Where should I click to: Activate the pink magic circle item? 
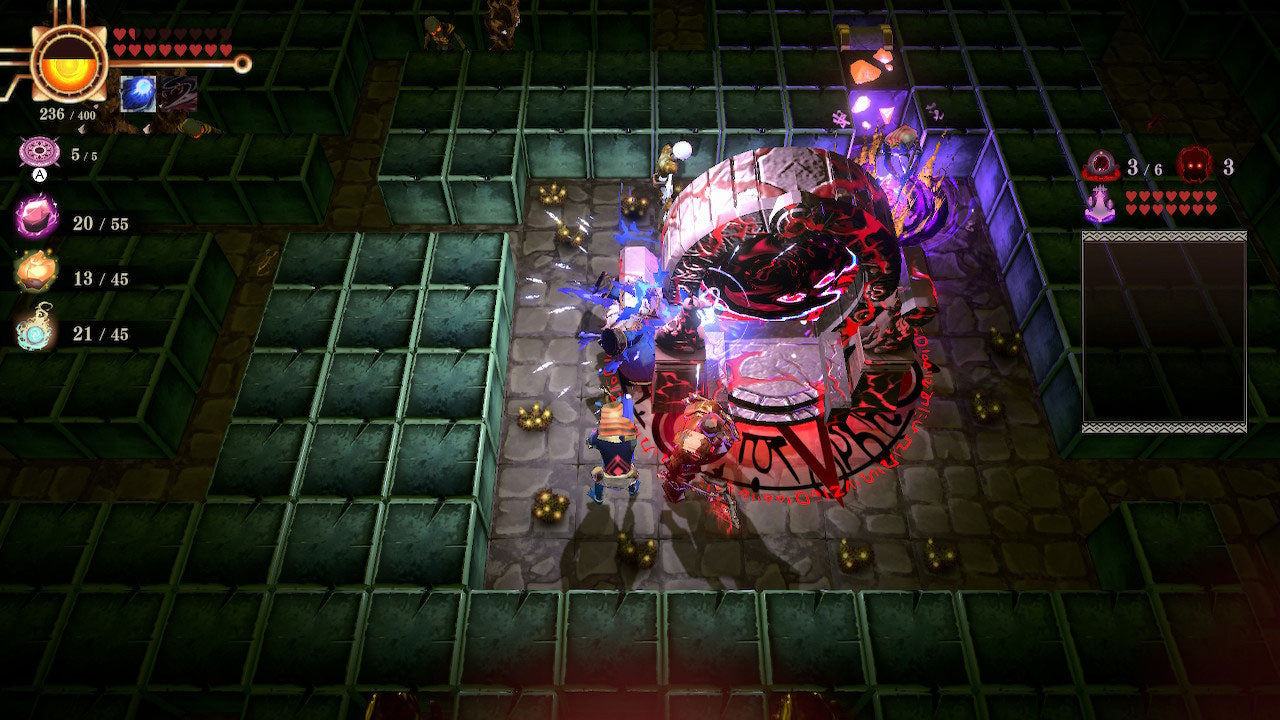coord(38,155)
